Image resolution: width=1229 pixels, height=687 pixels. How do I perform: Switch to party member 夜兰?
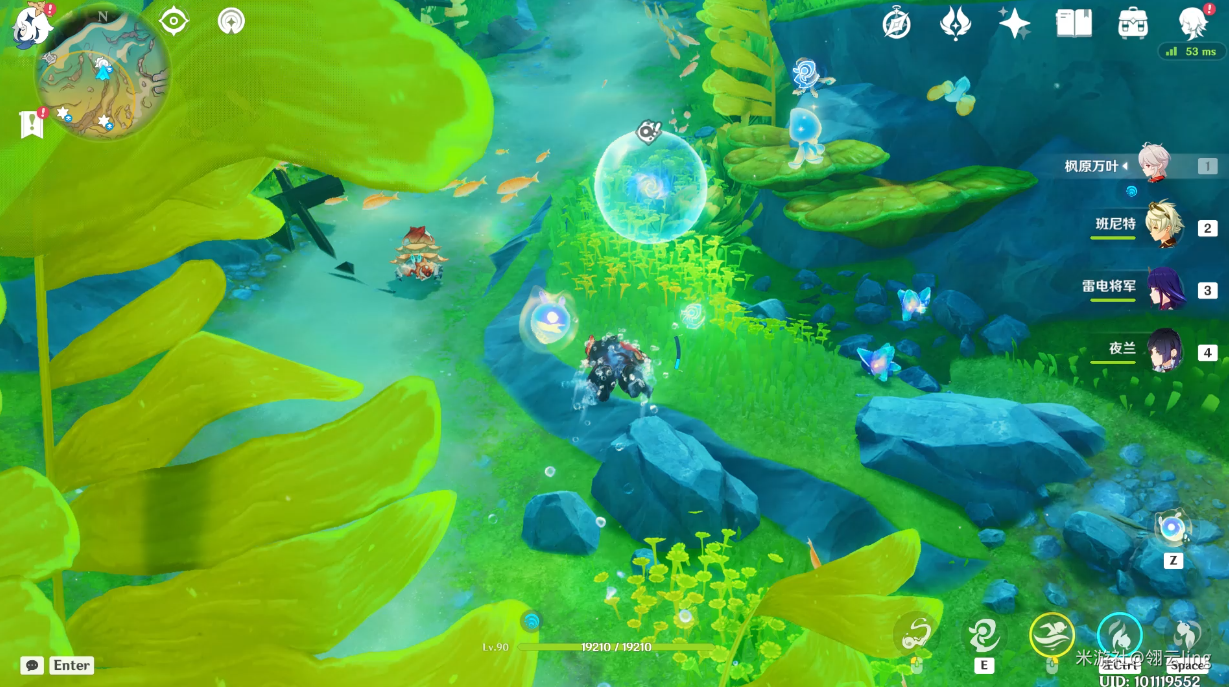1164,349
